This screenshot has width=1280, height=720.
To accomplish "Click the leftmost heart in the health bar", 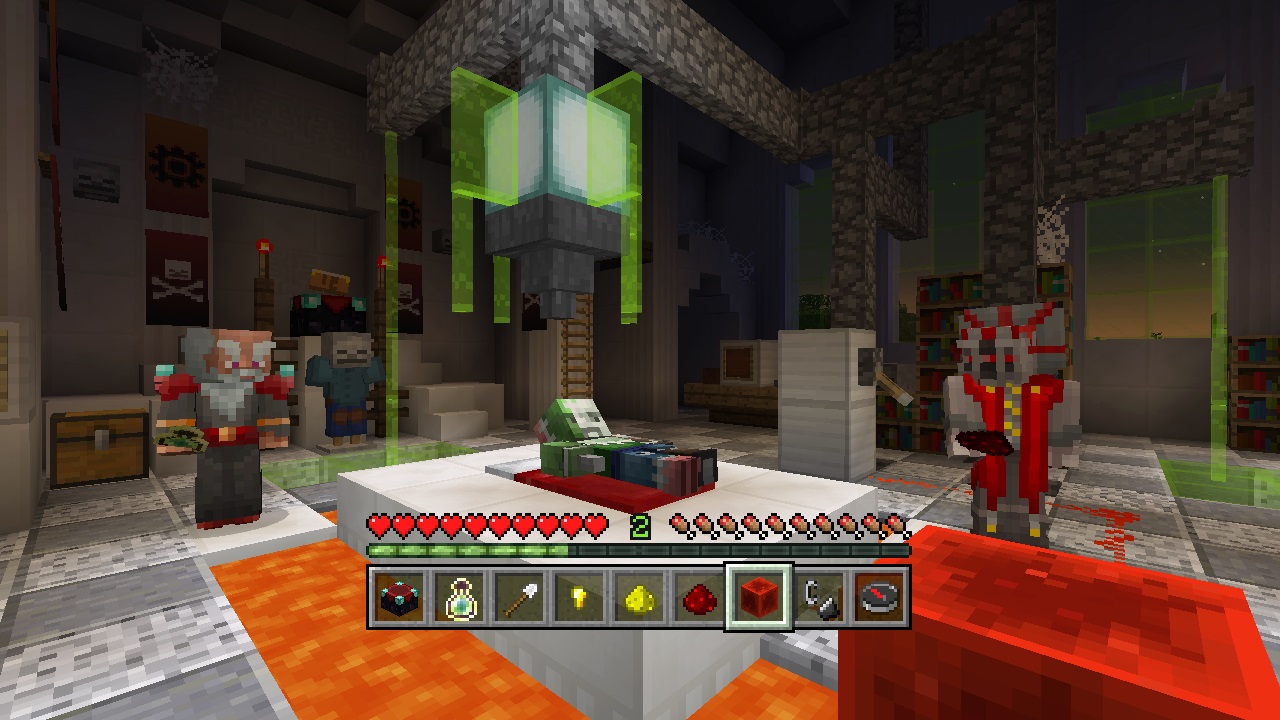I will click(378, 523).
